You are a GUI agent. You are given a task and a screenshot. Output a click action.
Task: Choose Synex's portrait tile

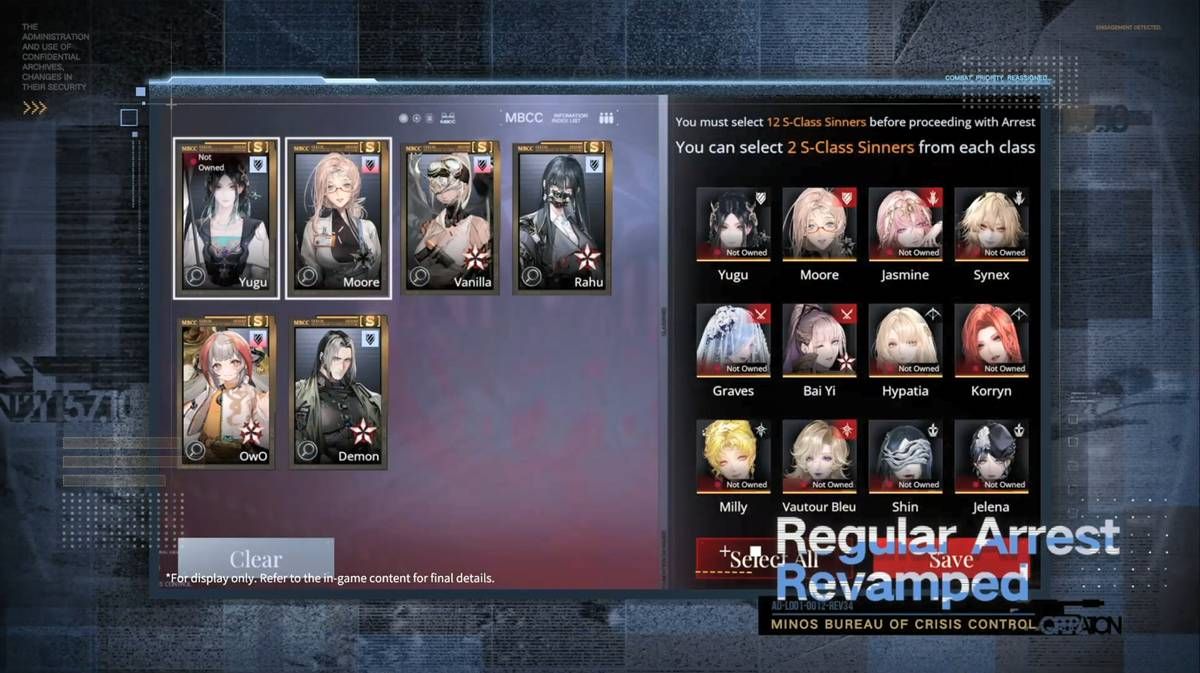[x=991, y=223]
